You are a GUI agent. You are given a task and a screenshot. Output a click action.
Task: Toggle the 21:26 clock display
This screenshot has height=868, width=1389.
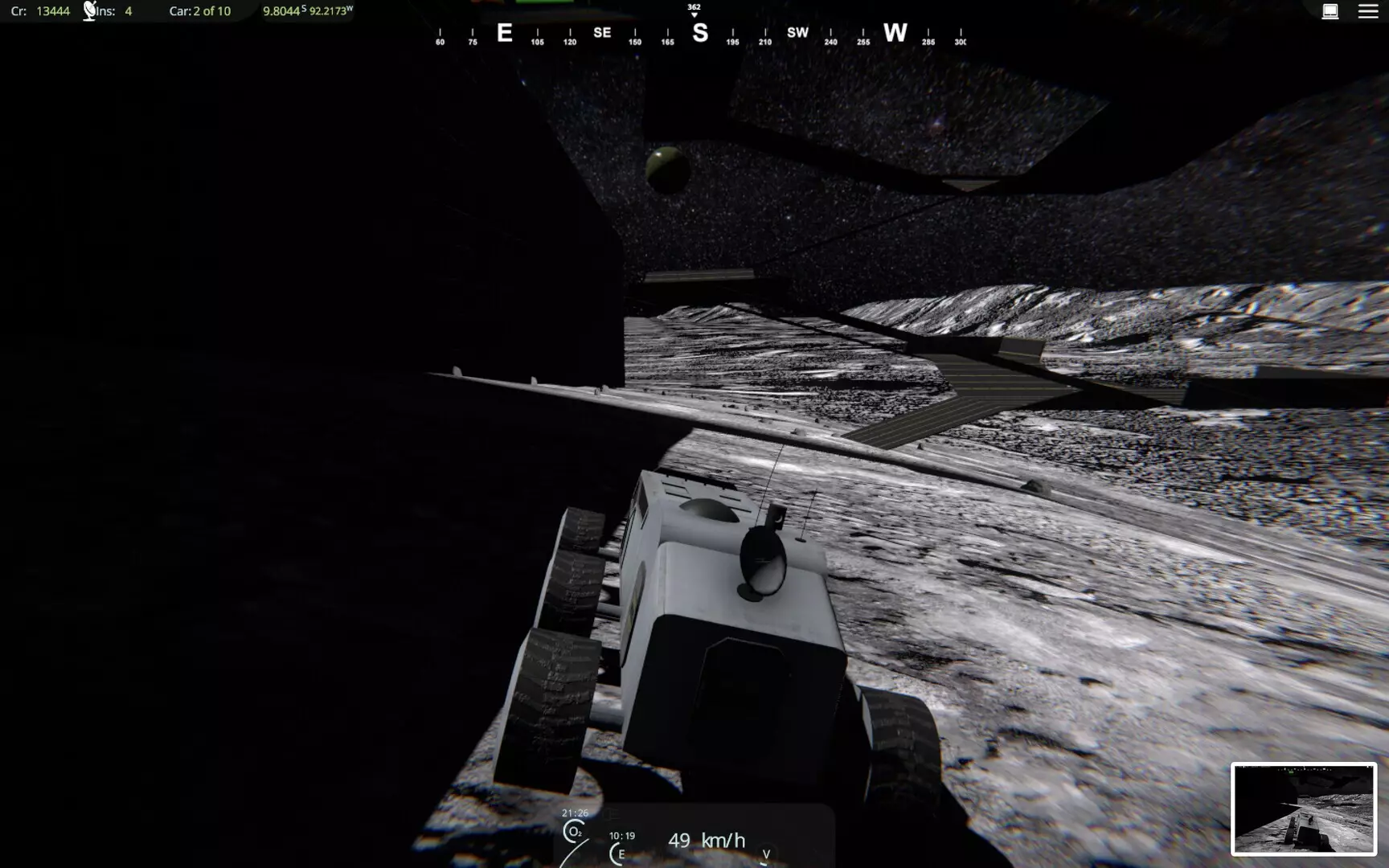(576, 813)
